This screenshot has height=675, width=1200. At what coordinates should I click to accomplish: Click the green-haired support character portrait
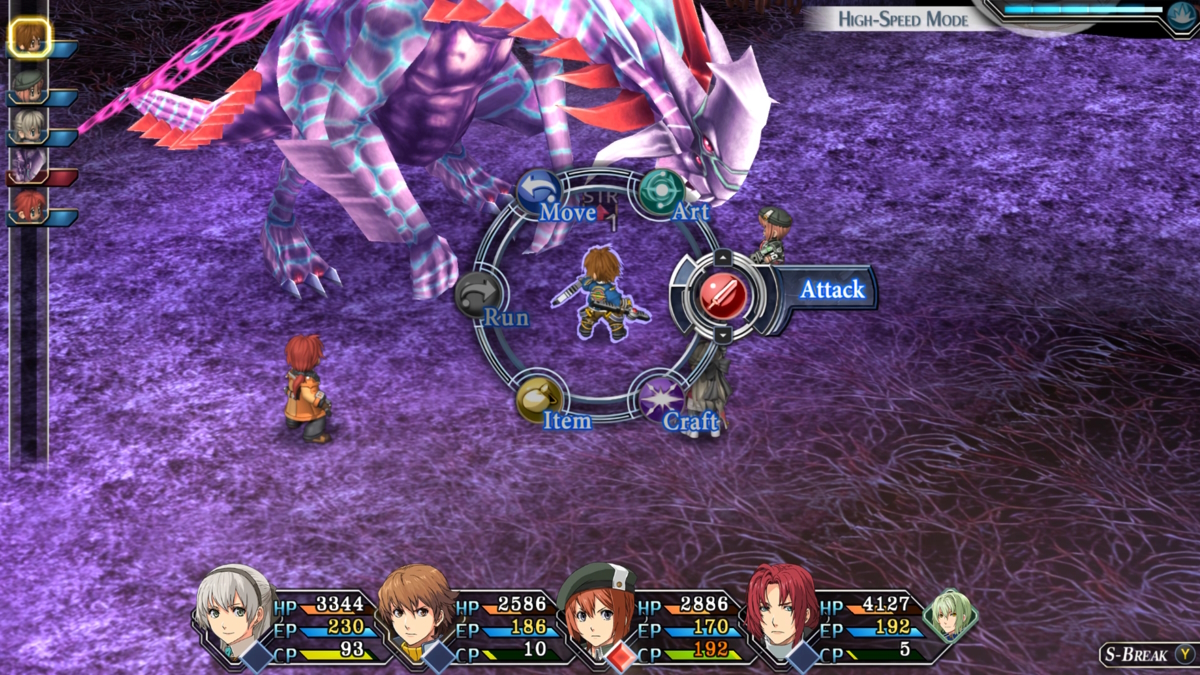[948, 614]
